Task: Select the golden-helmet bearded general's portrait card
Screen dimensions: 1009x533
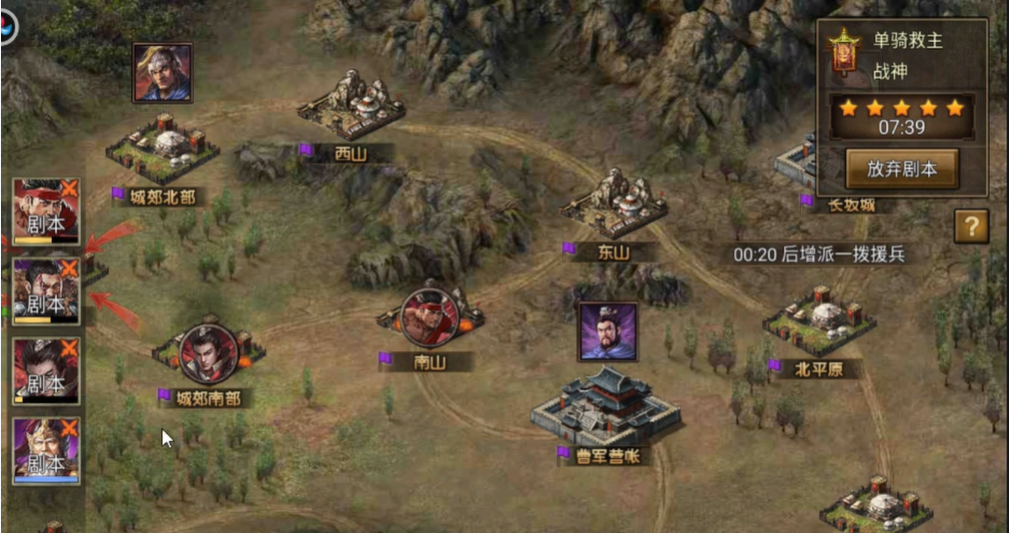Action: (x=46, y=452)
